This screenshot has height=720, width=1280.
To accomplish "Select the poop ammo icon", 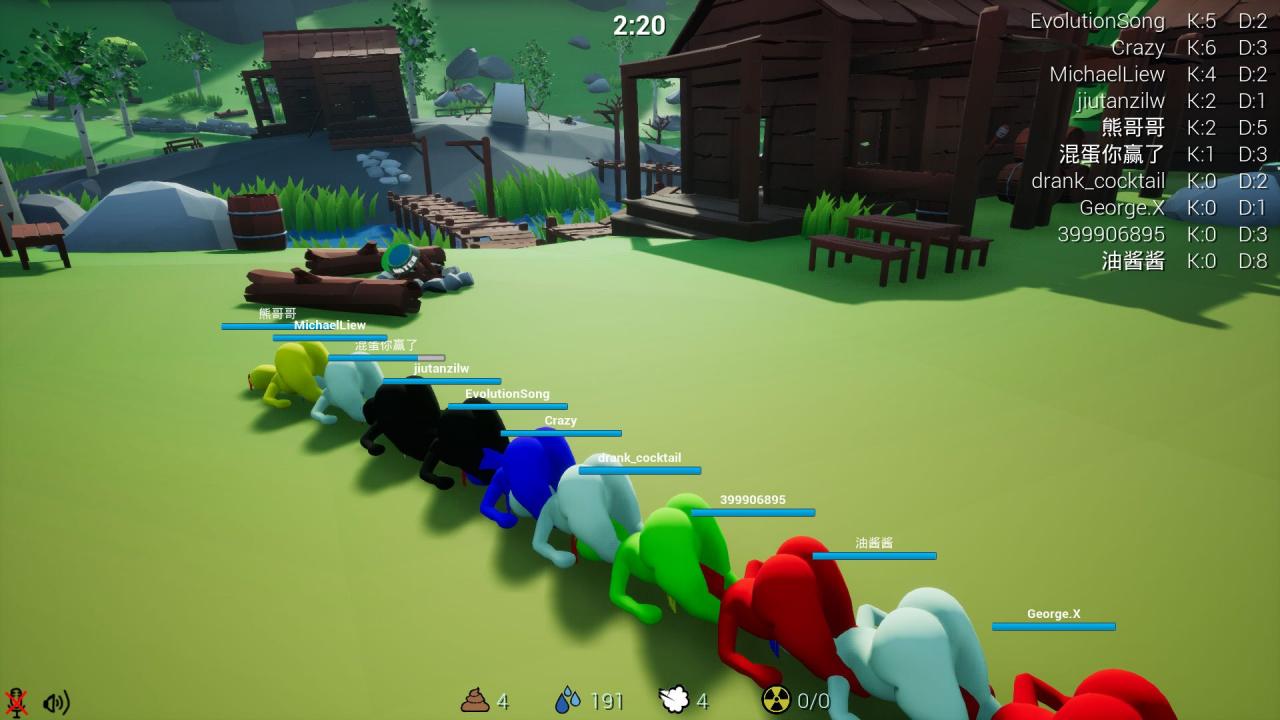I will point(475,700).
